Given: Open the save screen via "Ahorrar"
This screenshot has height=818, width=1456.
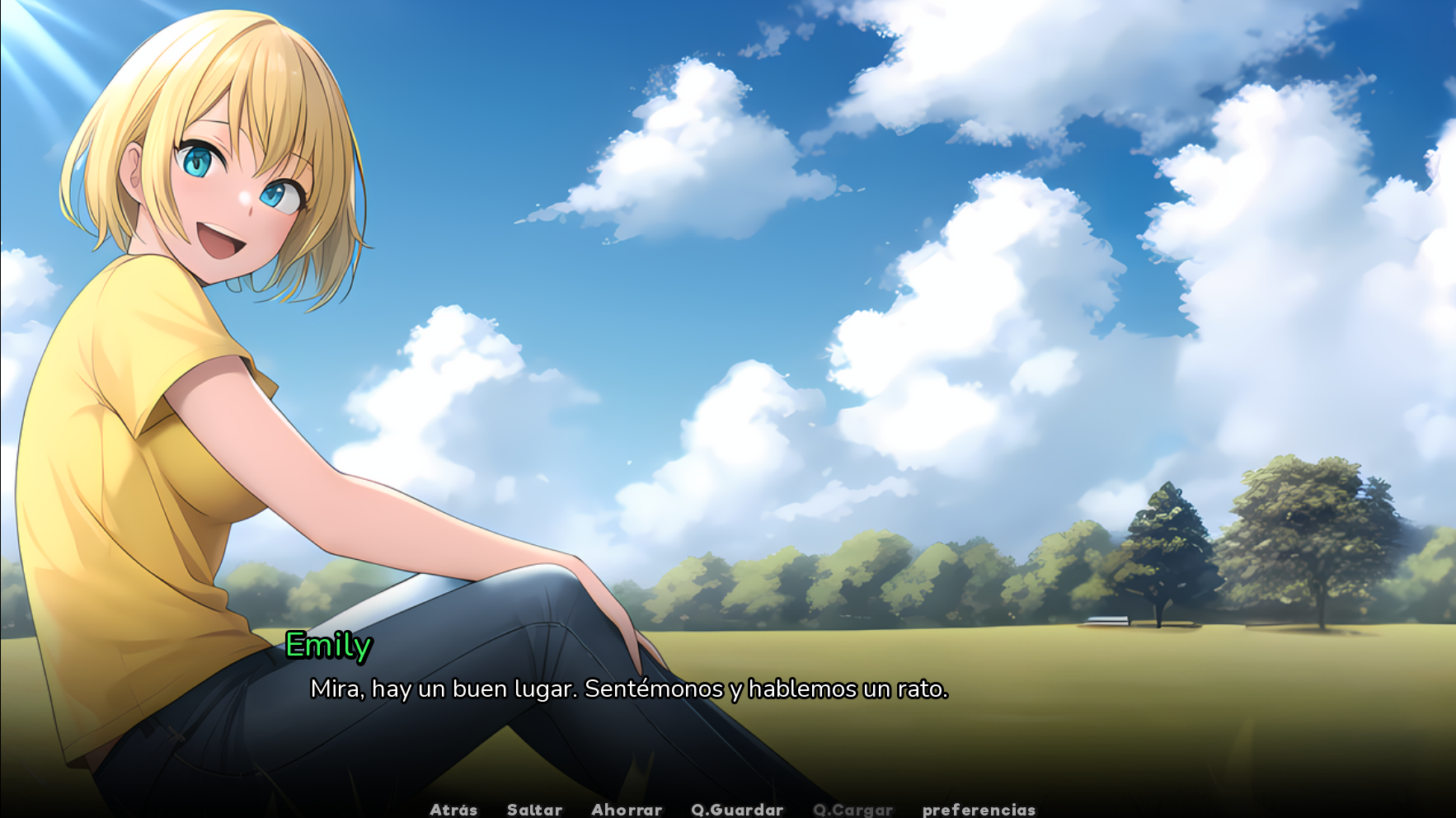Looking at the screenshot, I should (627, 810).
